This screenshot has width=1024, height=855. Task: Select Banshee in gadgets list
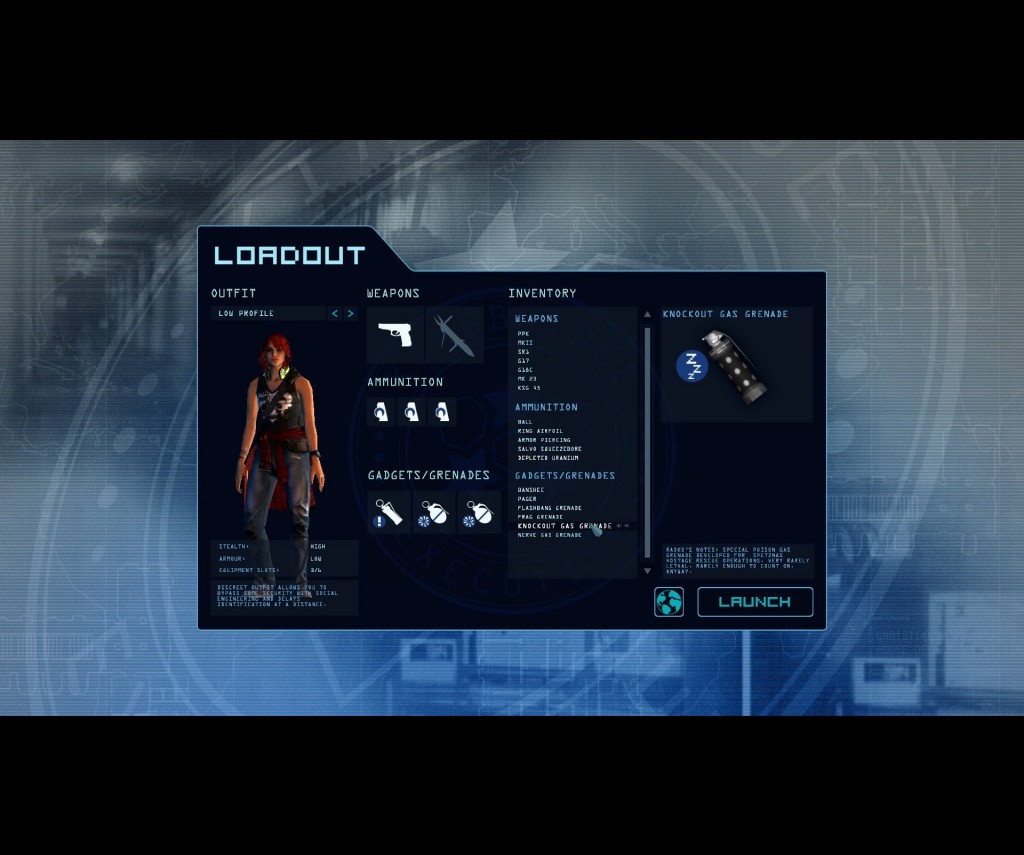click(x=531, y=490)
